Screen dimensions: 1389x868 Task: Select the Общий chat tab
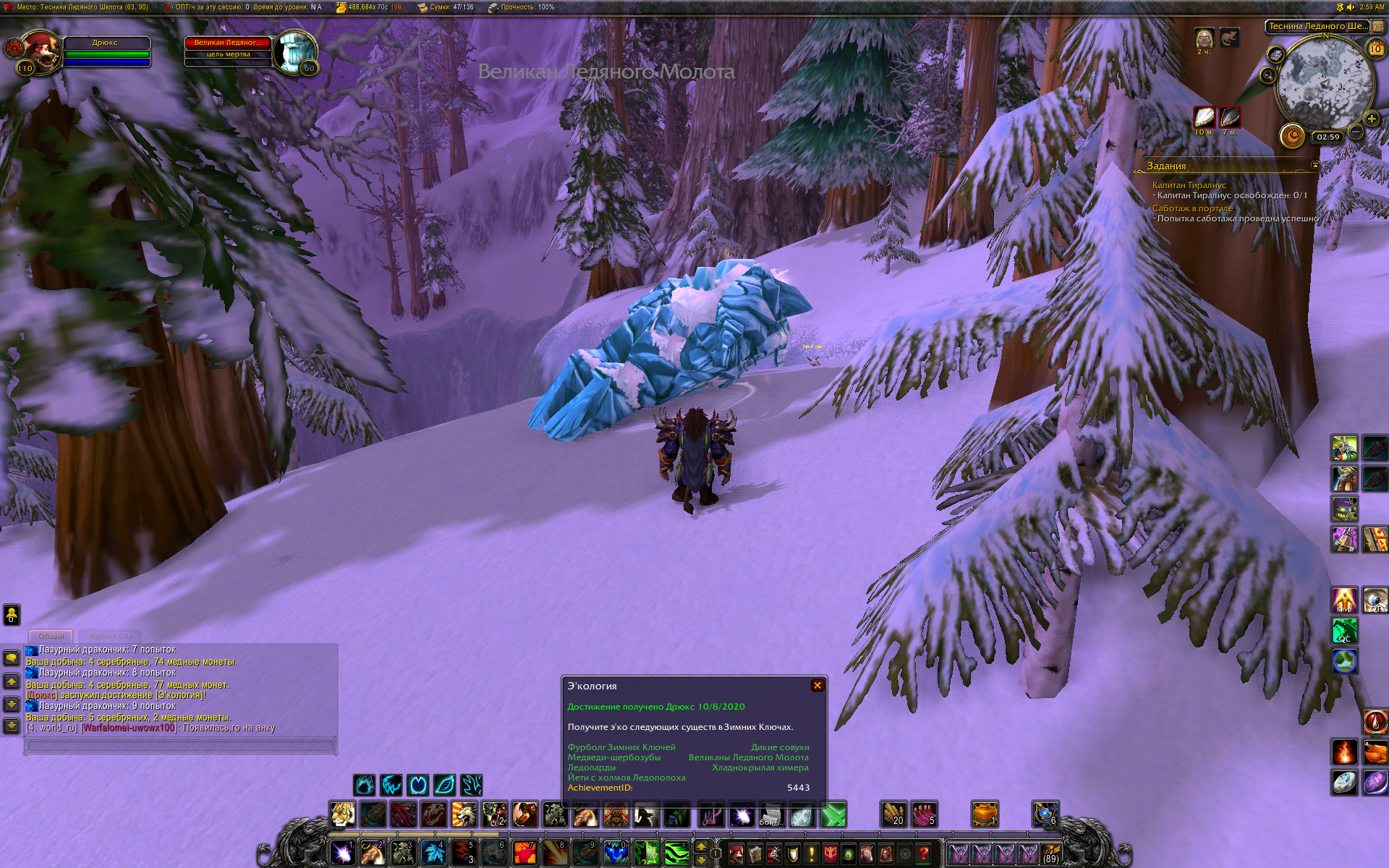(x=51, y=636)
